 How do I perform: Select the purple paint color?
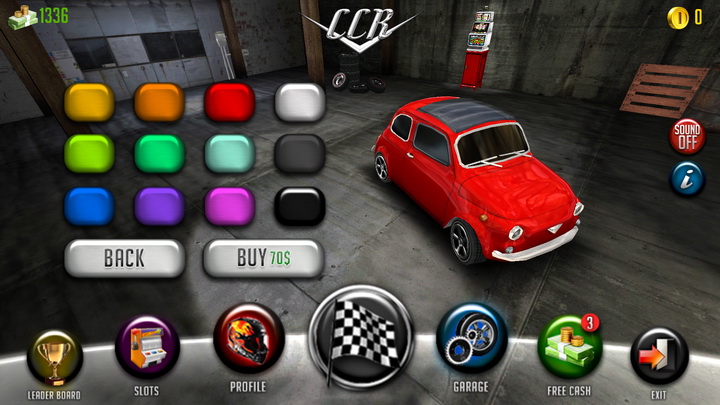point(160,206)
